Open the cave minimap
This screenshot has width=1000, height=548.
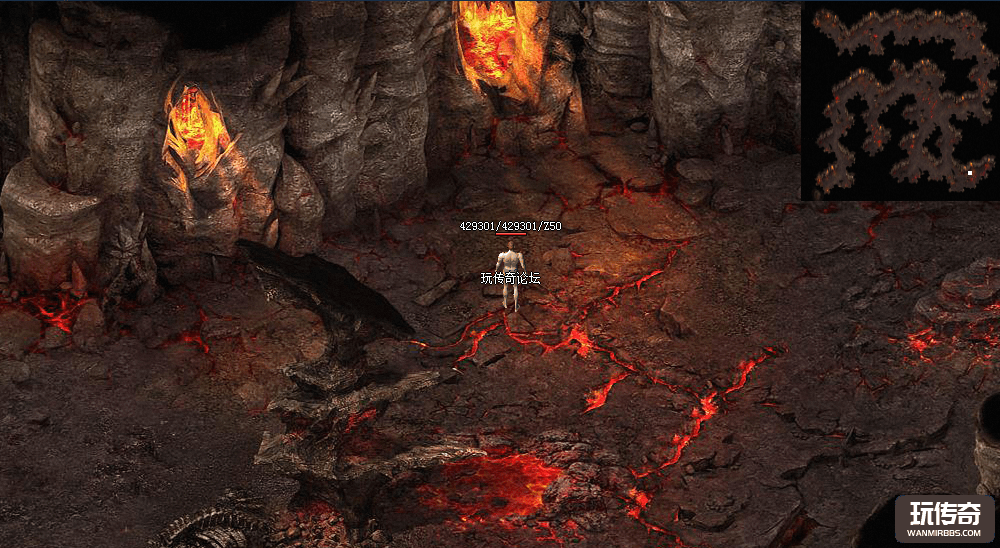[x=899, y=101]
